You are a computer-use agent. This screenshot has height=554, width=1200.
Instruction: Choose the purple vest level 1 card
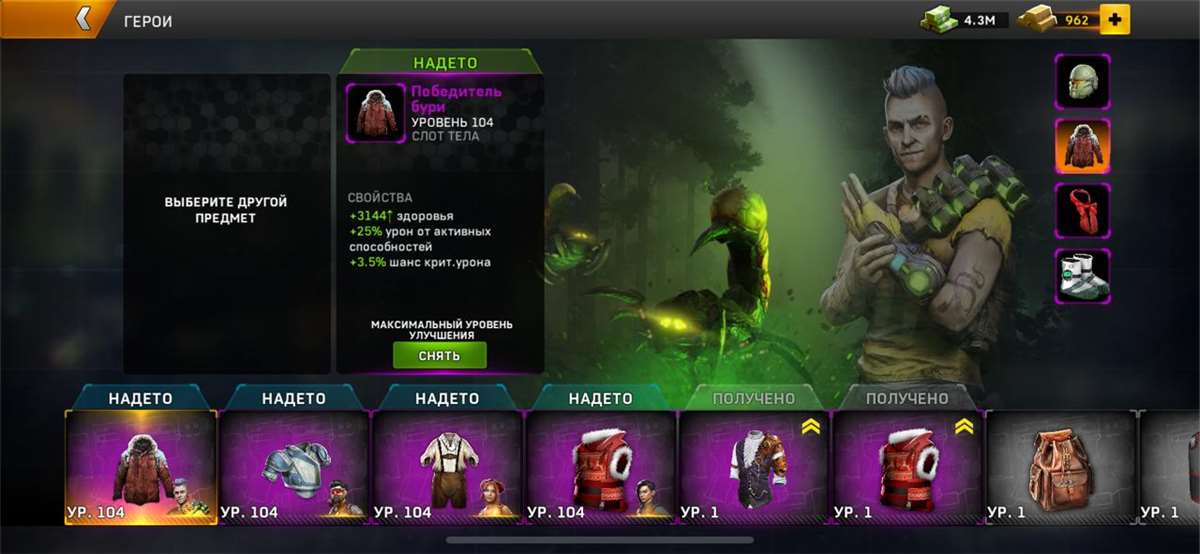(x=754, y=467)
